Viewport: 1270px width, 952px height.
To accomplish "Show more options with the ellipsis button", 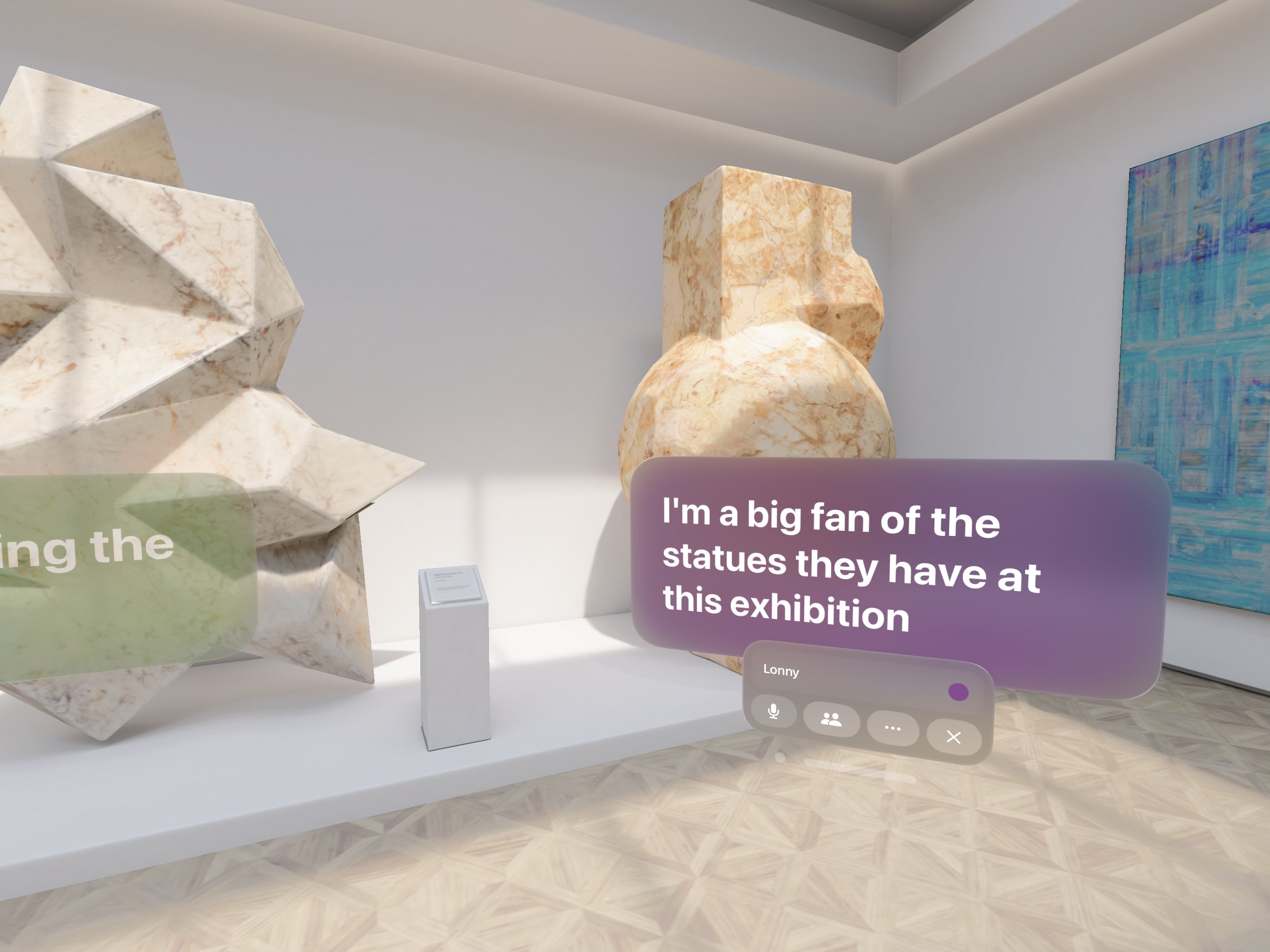I will [x=893, y=728].
